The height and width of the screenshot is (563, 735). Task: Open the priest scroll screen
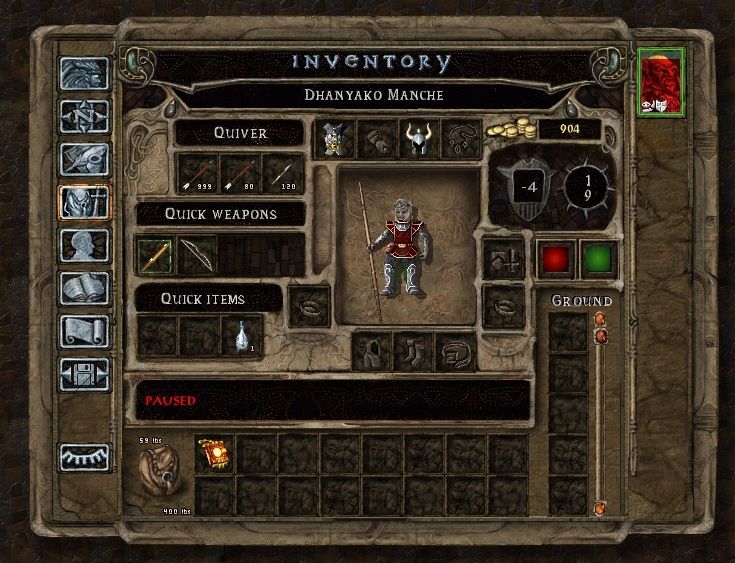(x=84, y=330)
